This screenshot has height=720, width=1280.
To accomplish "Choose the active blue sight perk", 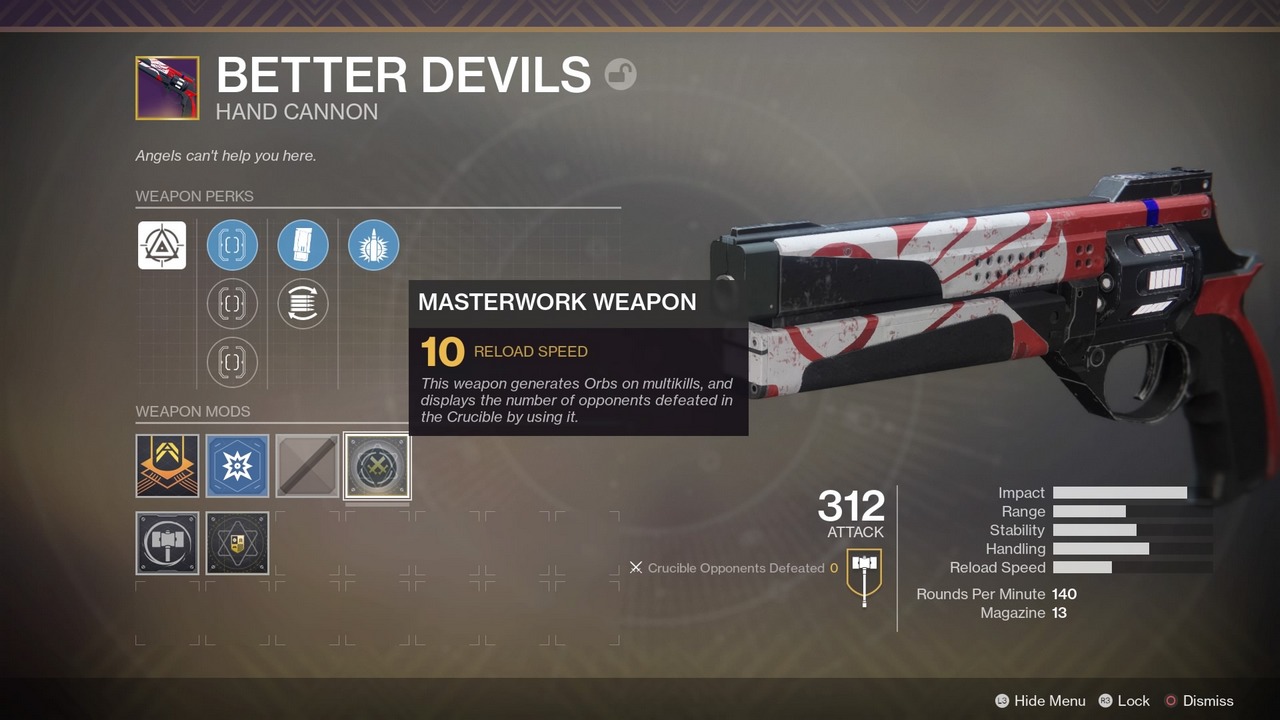I will click(232, 245).
